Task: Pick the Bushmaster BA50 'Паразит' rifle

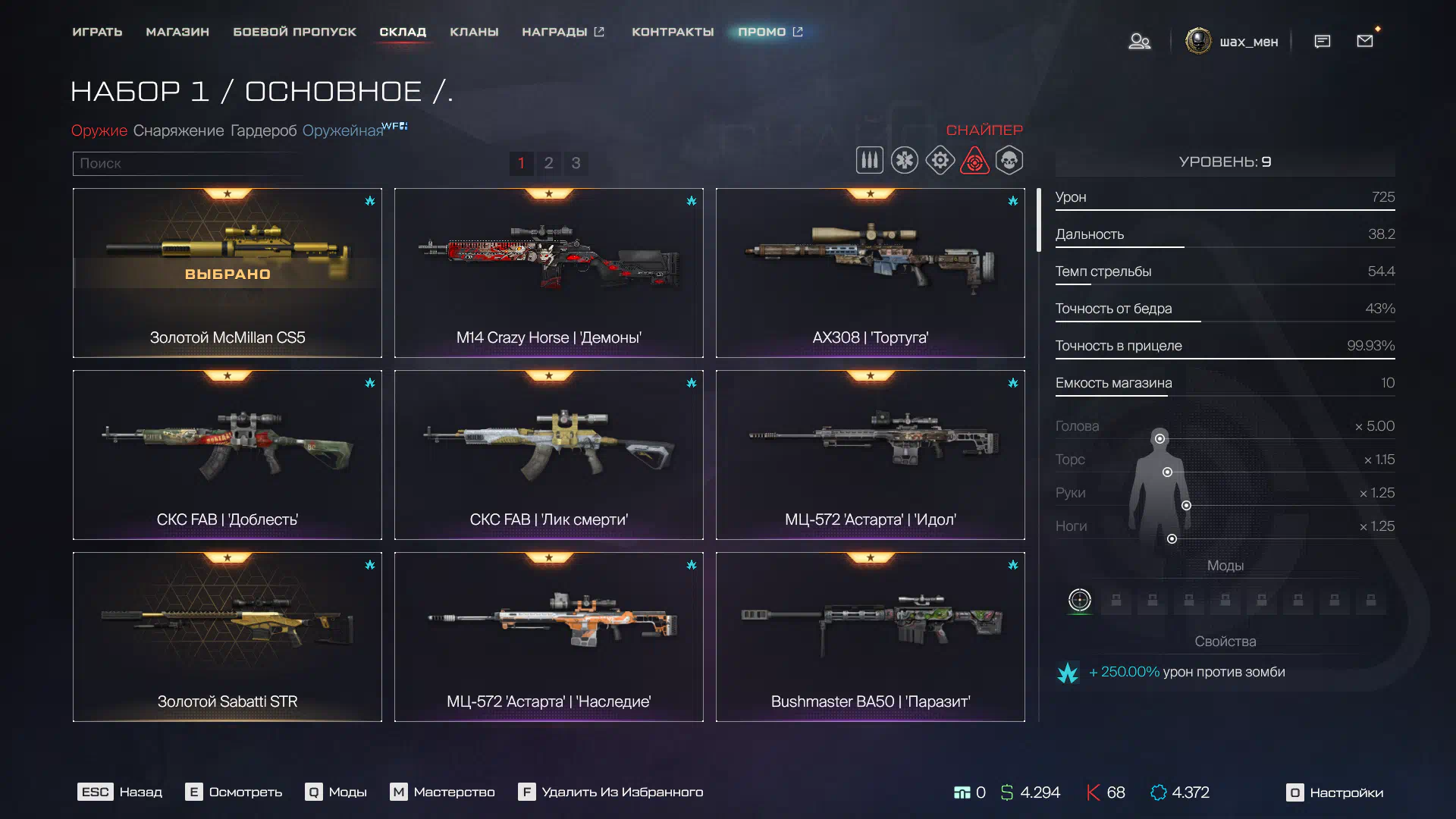Action: click(x=870, y=637)
